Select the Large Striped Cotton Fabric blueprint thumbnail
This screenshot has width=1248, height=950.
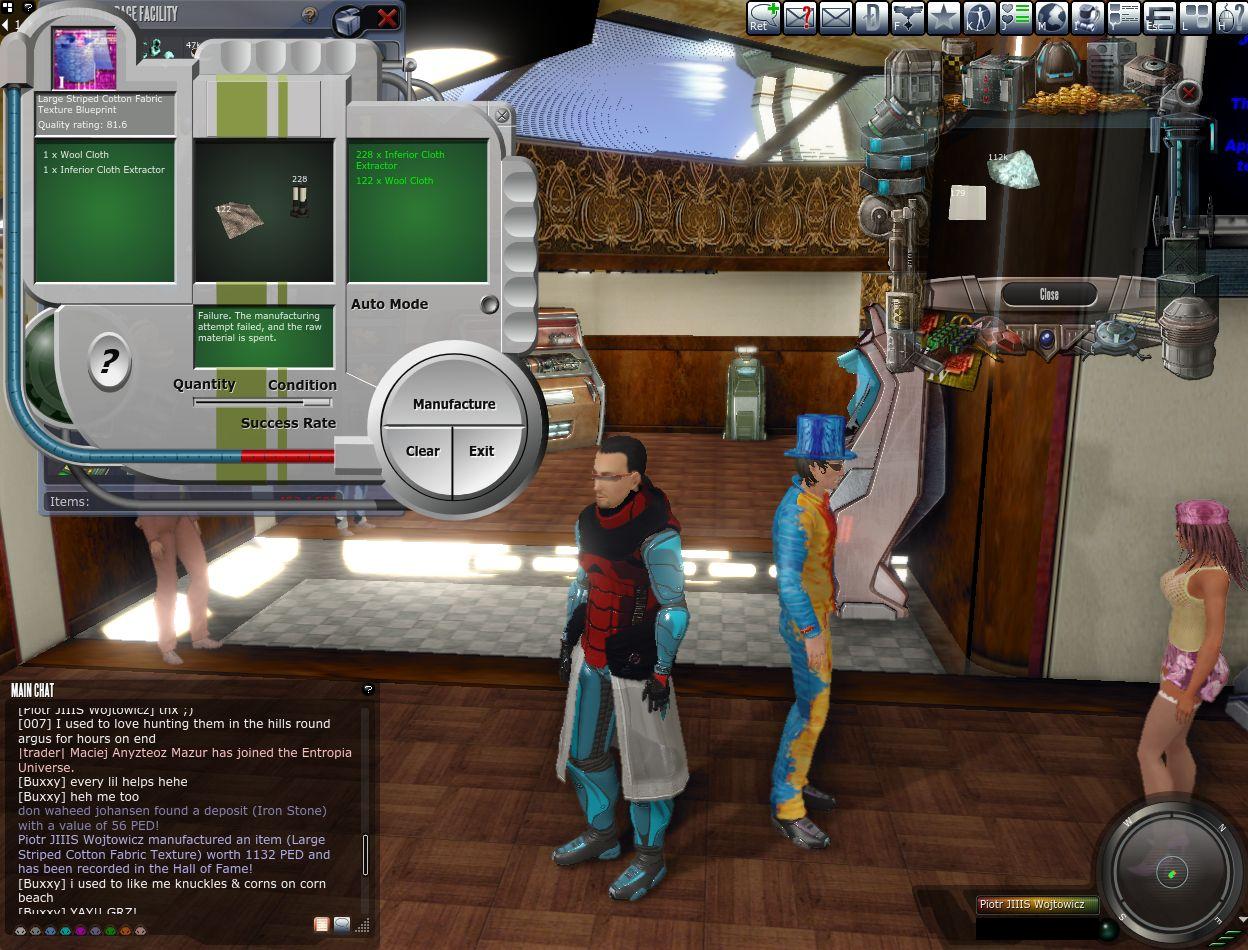84,59
